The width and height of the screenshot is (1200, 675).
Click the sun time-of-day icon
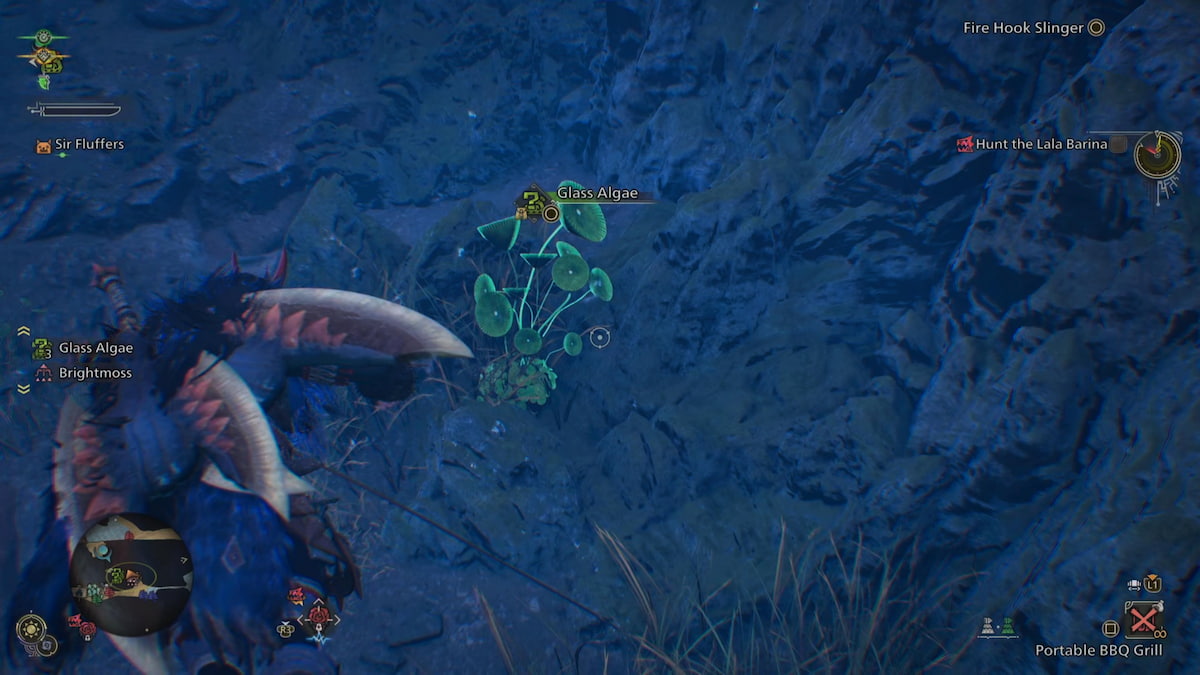(x=31, y=629)
